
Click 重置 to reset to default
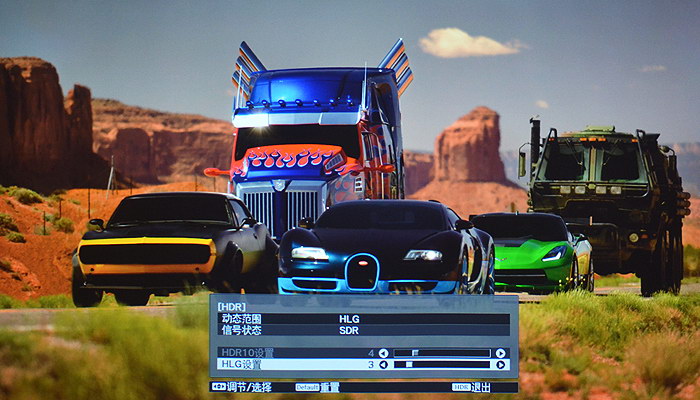(329, 387)
